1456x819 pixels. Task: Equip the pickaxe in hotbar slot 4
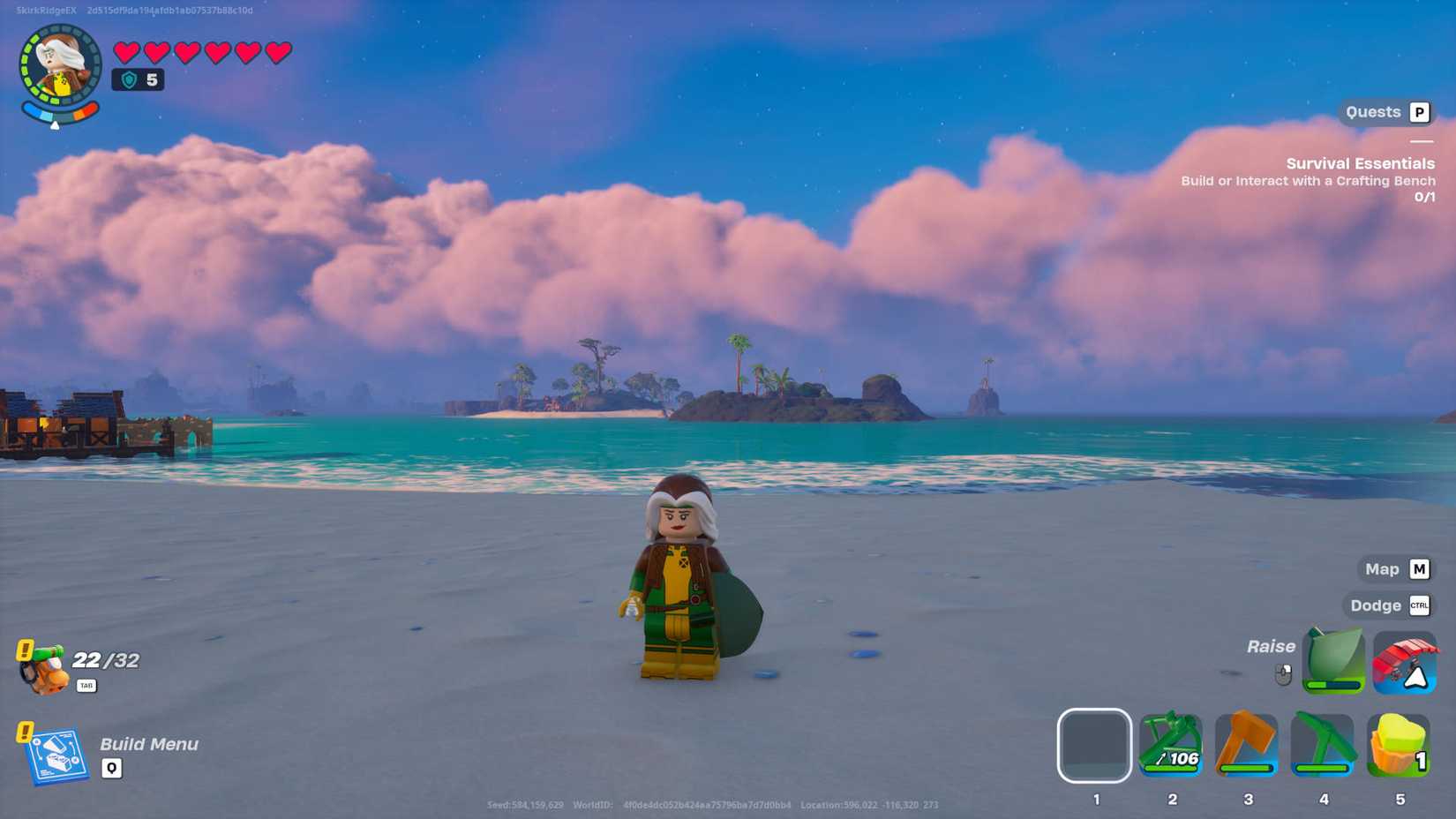(x=1324, y=746)
